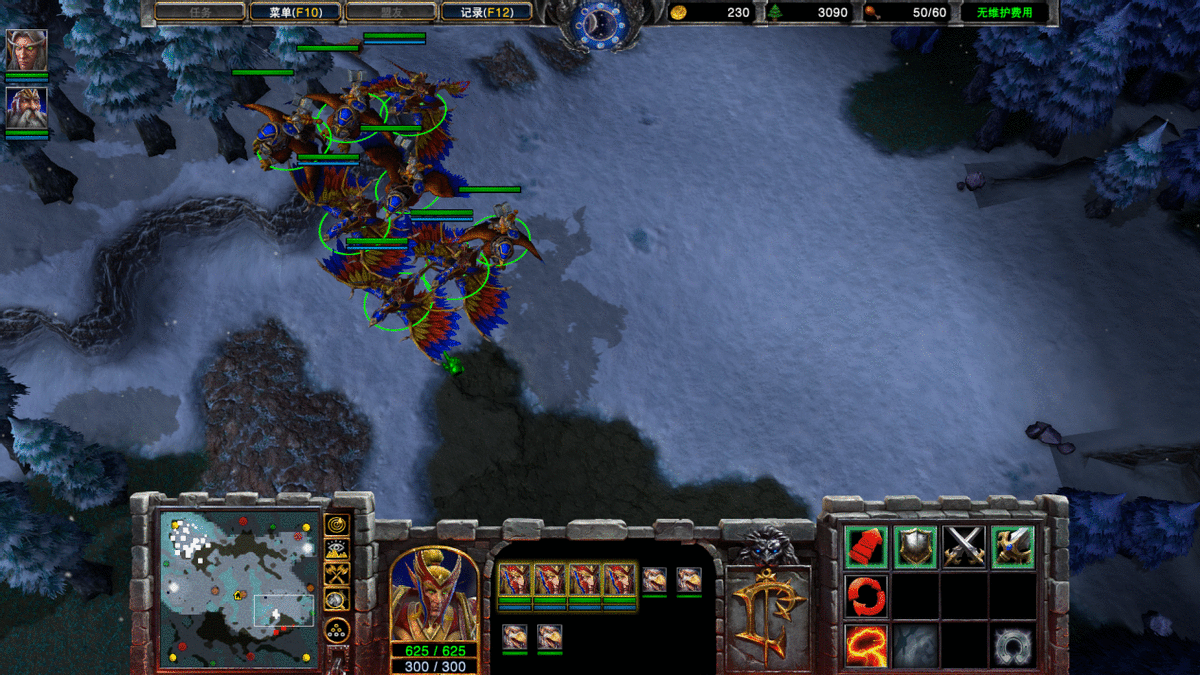Choose the shield command icon
This screenshot has height=675, width=1200.
click(915, 547)
